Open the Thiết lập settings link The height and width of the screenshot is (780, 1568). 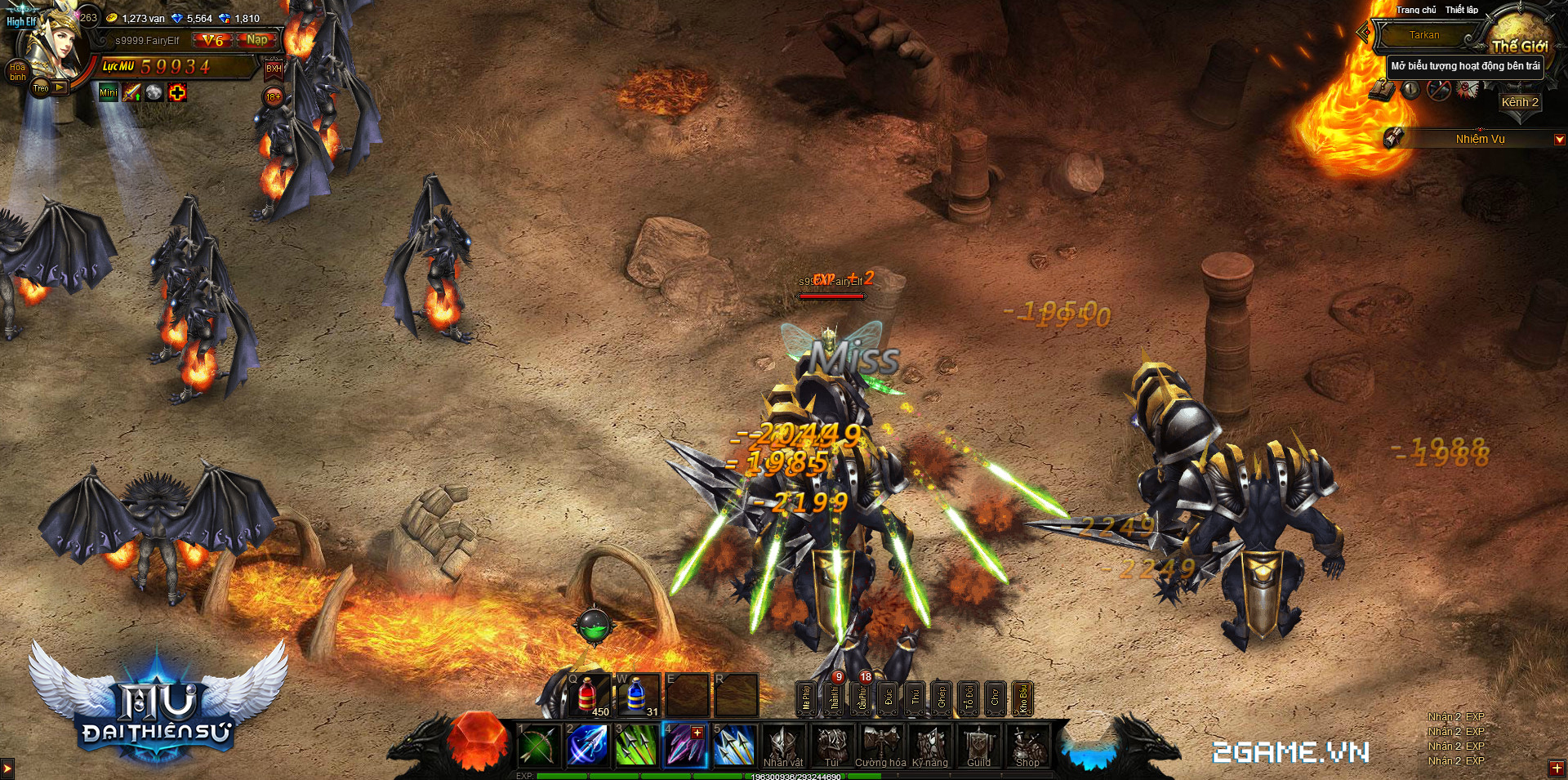[x=1461, y=10]
